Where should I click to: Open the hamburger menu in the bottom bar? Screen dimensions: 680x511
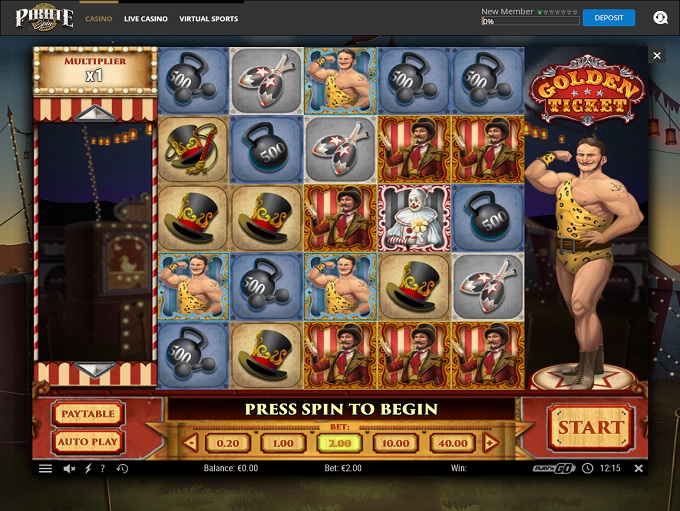coord(45,468)
